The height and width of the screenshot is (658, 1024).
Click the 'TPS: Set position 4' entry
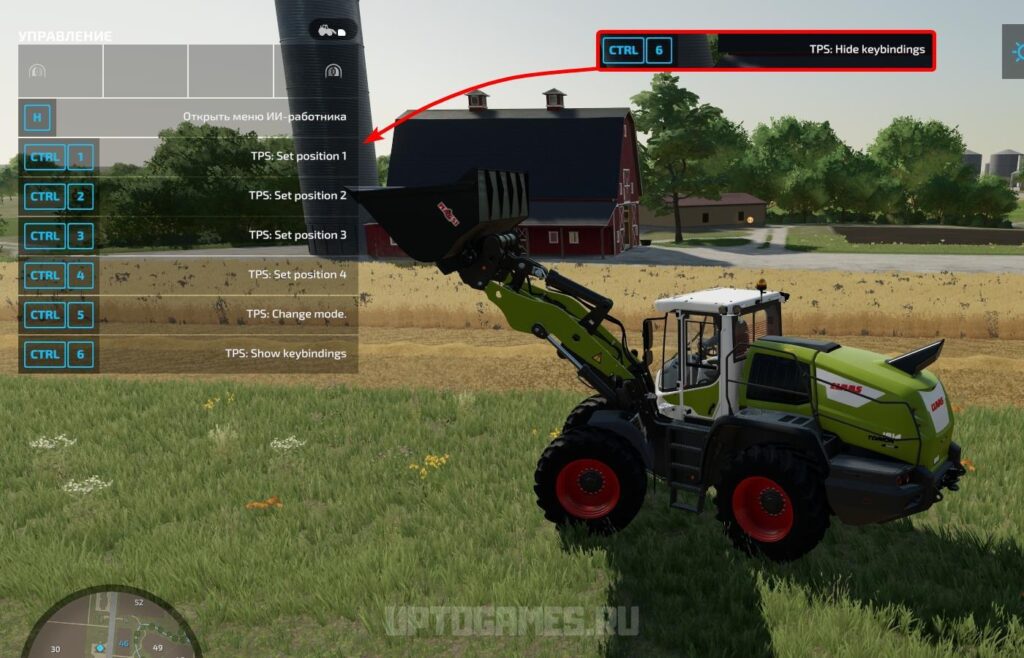(x=188, y=274)
